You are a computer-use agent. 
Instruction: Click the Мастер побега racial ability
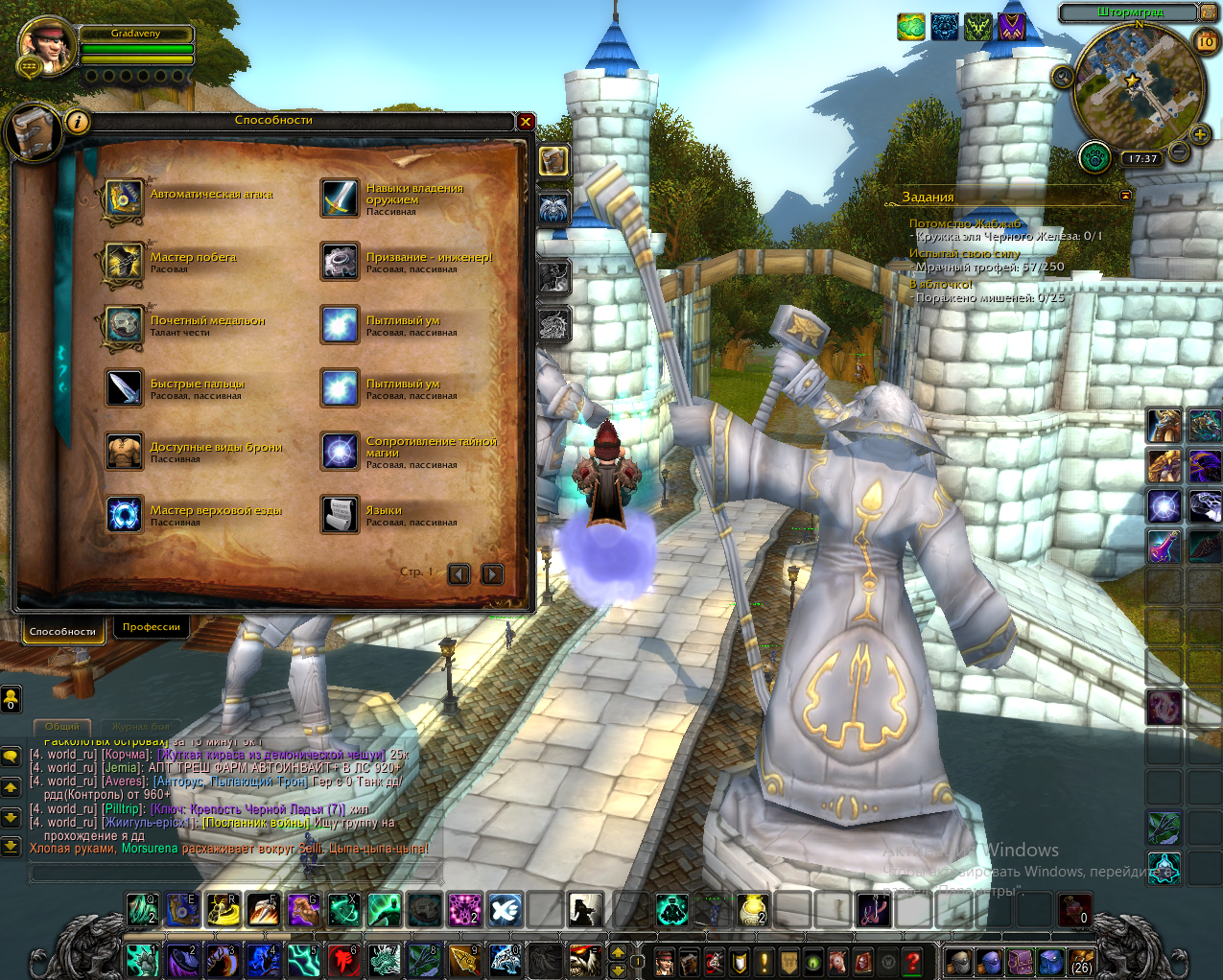pyautogui.click(x=124, y=262)
